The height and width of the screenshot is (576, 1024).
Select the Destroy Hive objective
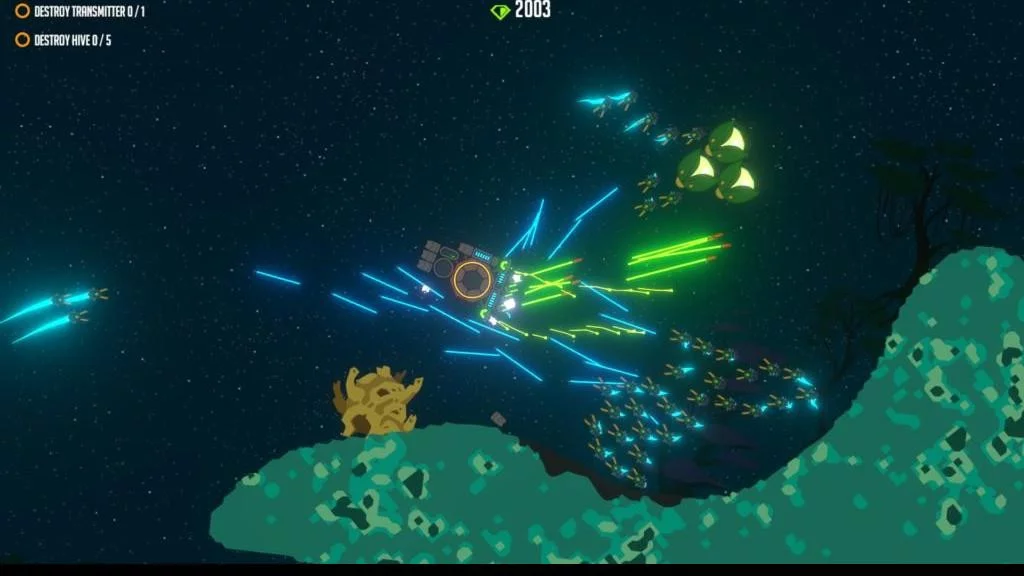66,40
